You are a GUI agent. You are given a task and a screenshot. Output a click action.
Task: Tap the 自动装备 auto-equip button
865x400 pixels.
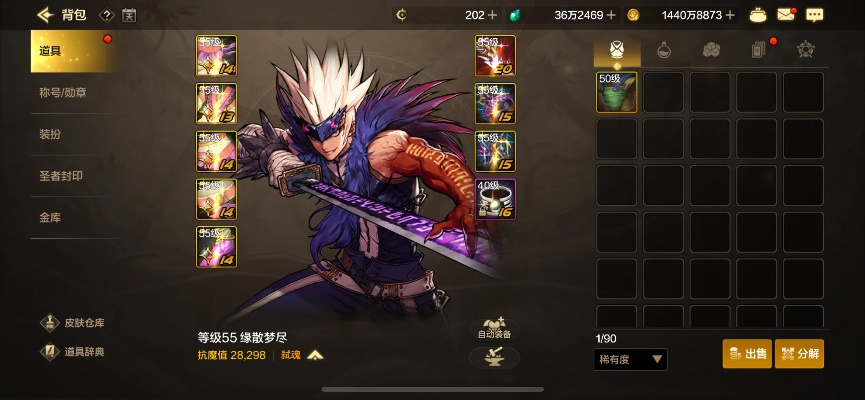click(494, 328)
